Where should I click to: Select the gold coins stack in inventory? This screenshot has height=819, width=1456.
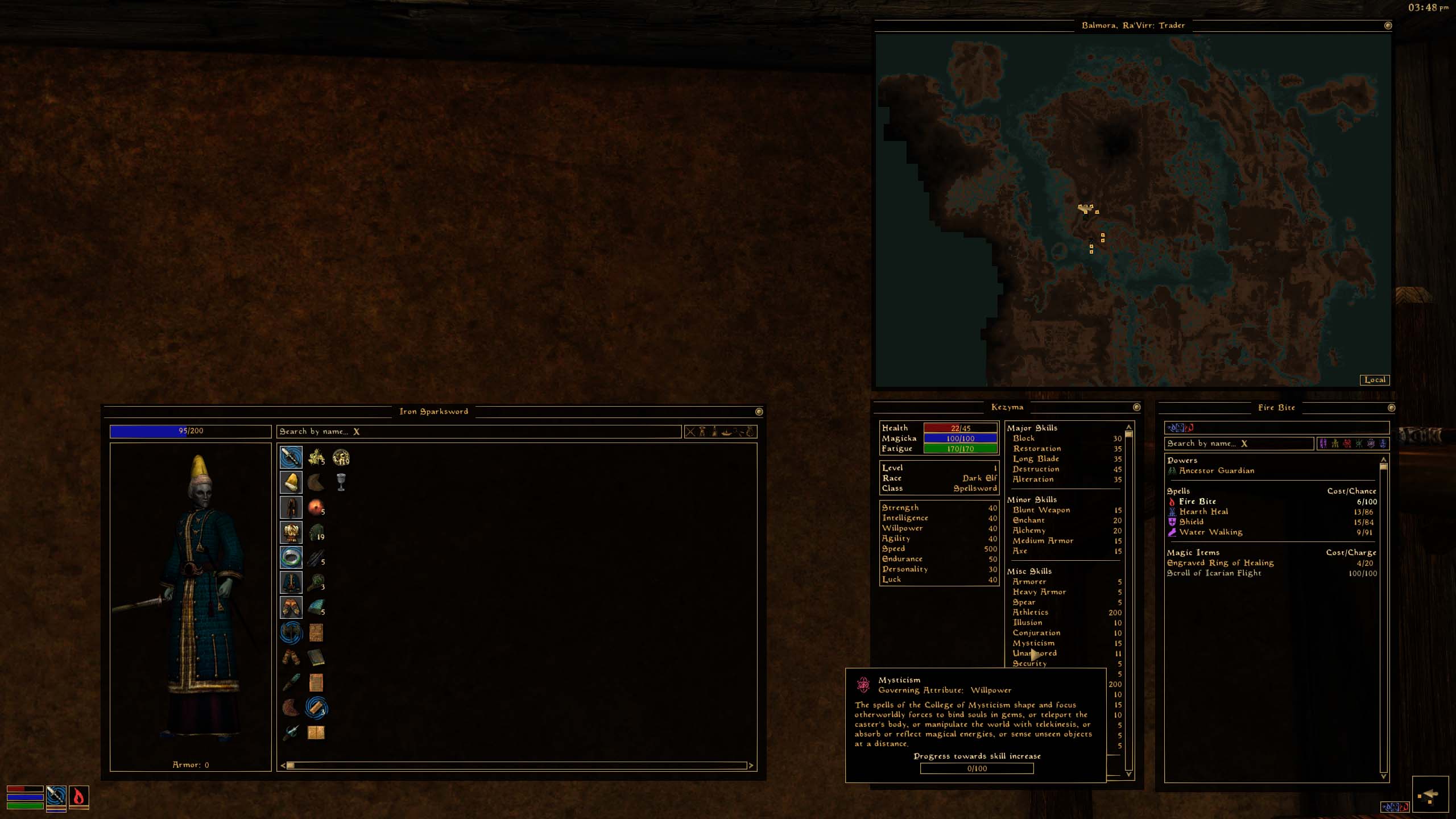point(341,457)
